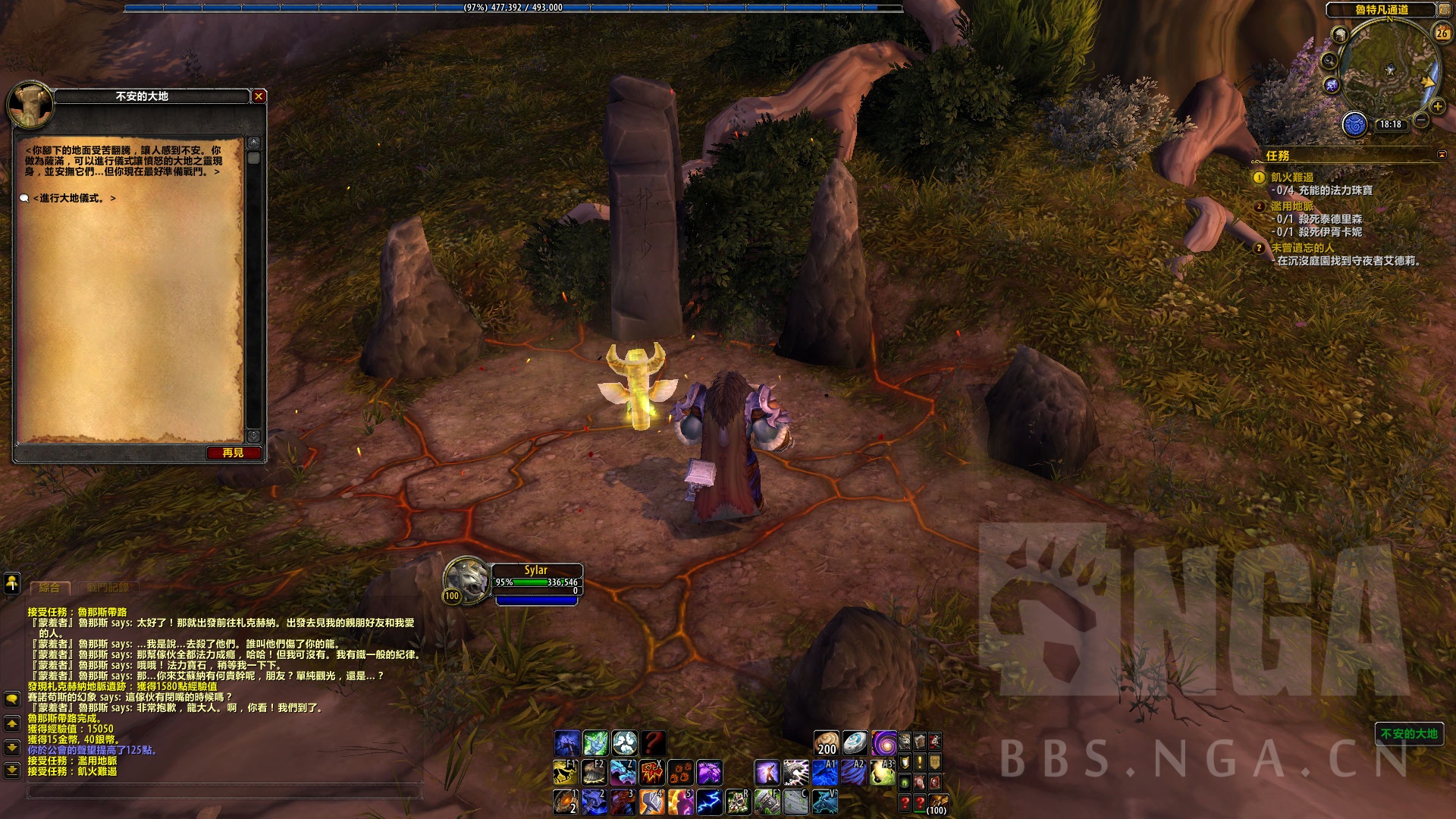Close the 不安的大地 dialogue window
This screenshot has height=819, width=1456.
259,96
